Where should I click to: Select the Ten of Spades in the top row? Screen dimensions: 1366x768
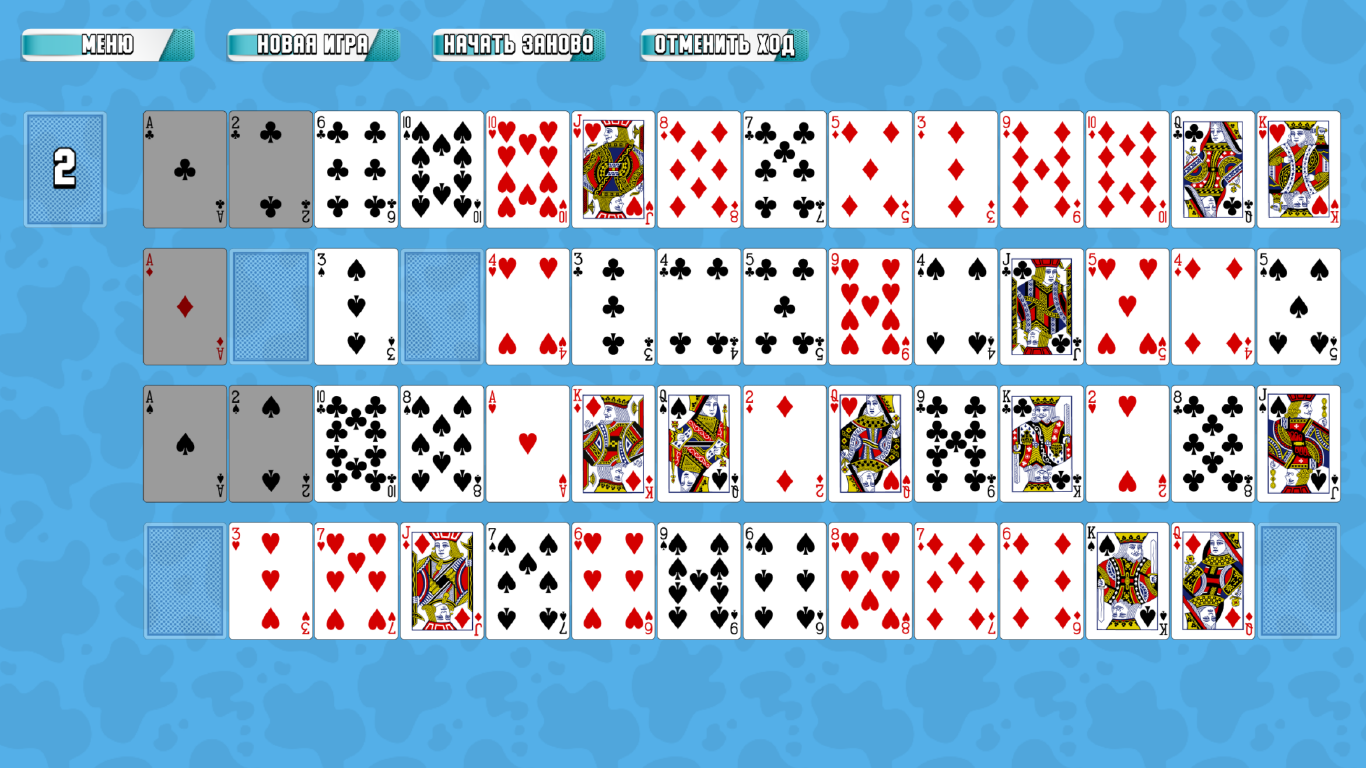coord(442,167)
